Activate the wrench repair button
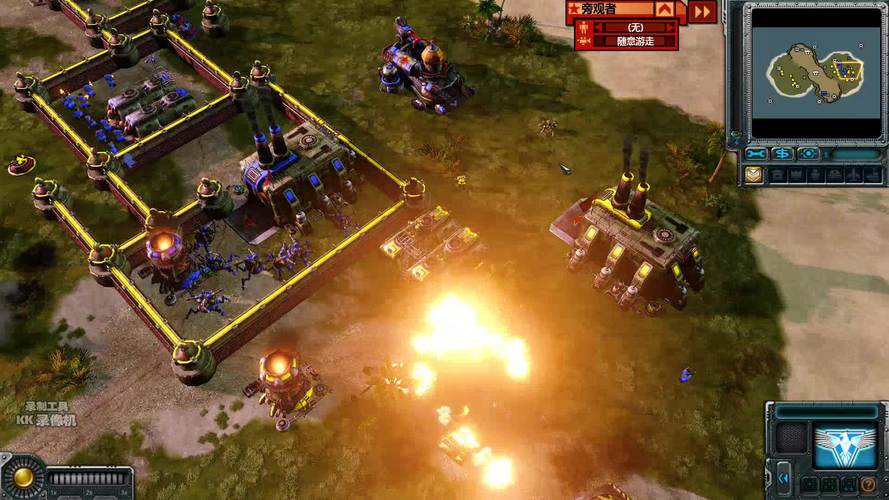This screenshot has height=500, width=889. 756,154
